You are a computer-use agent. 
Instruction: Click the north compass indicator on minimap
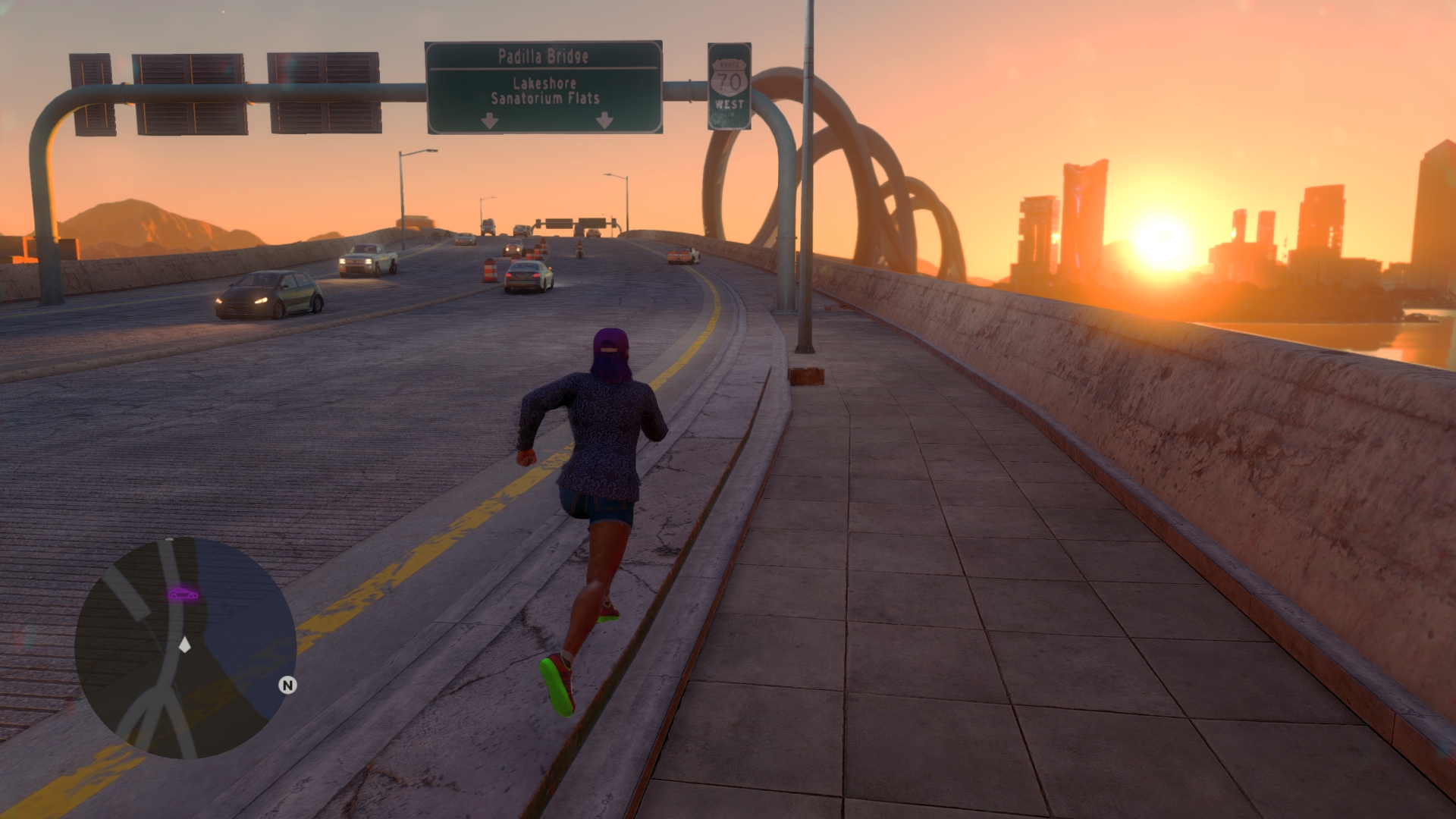point(287,686)
